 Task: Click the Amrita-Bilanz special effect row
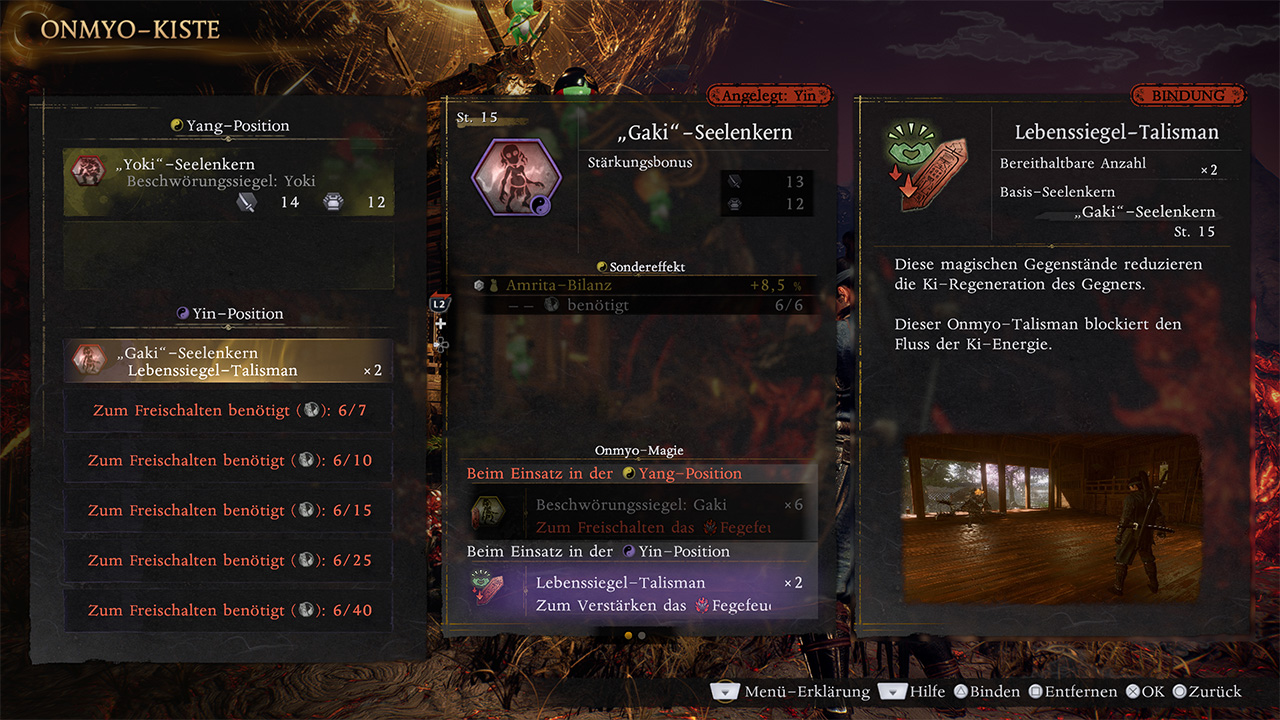tap(641, 285)
